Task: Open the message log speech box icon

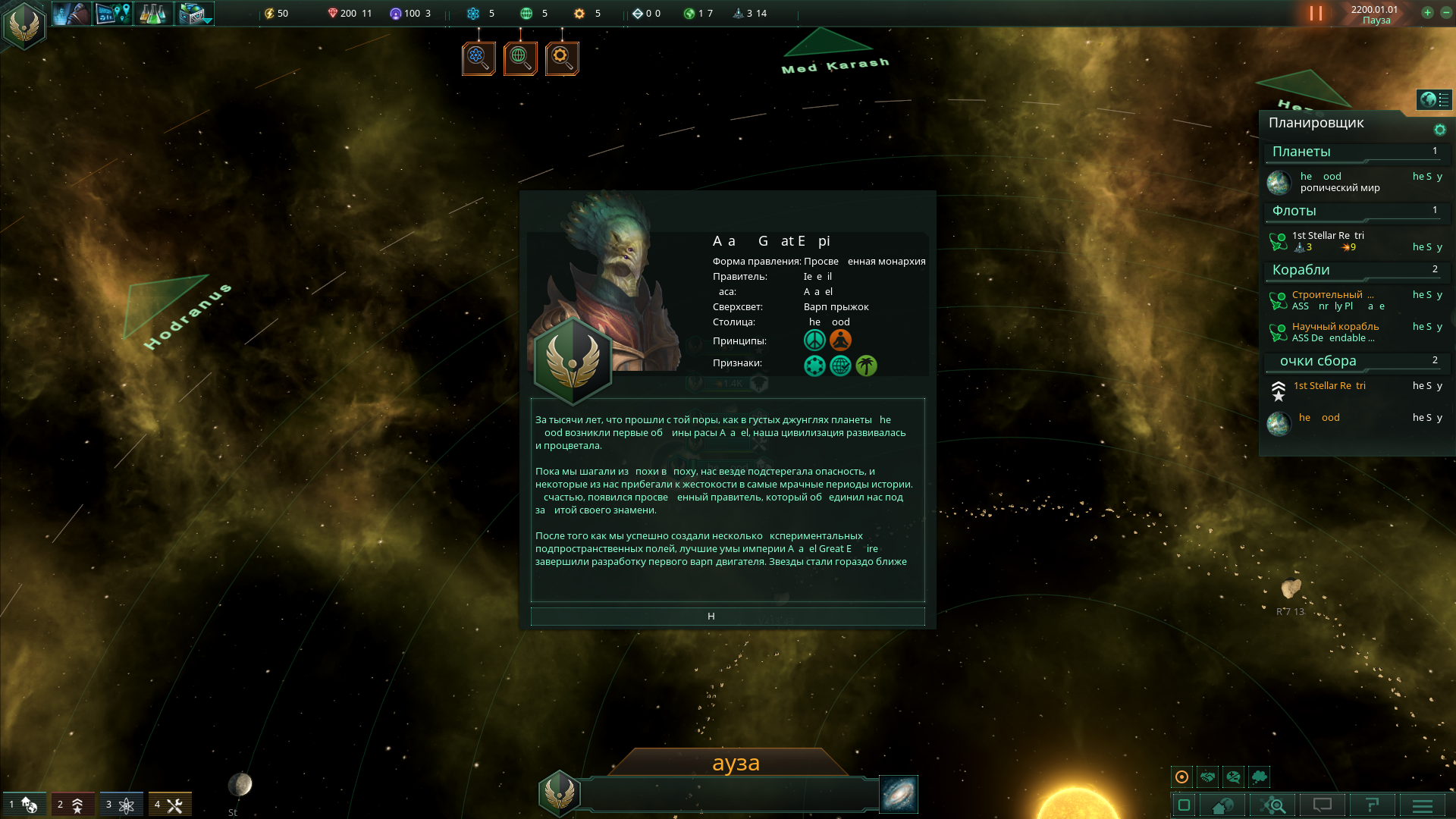Action: tap(1321, 805)
